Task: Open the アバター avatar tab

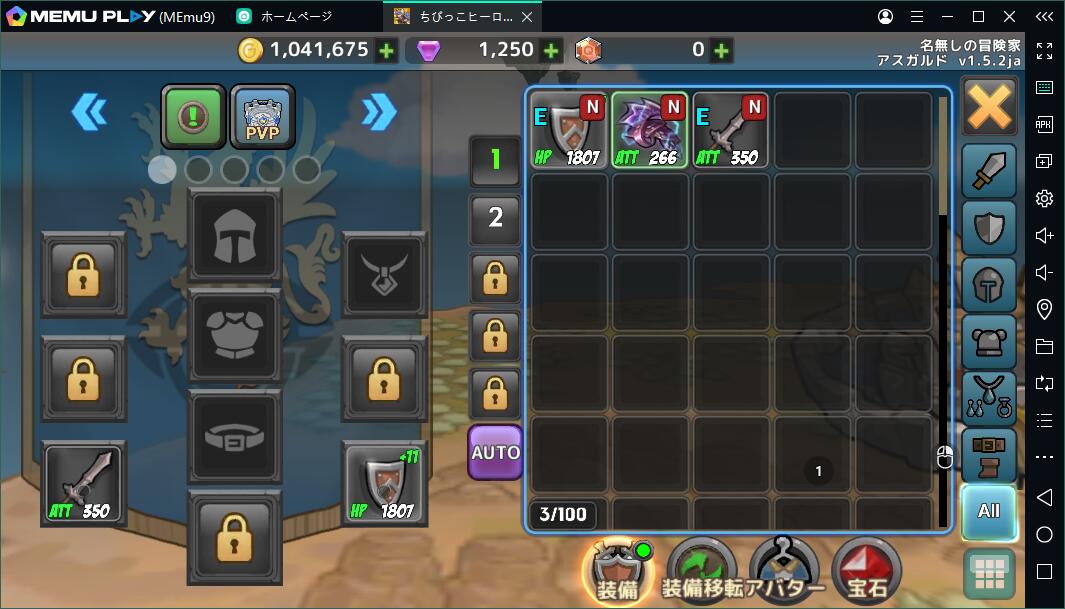Action: (785, 572)
